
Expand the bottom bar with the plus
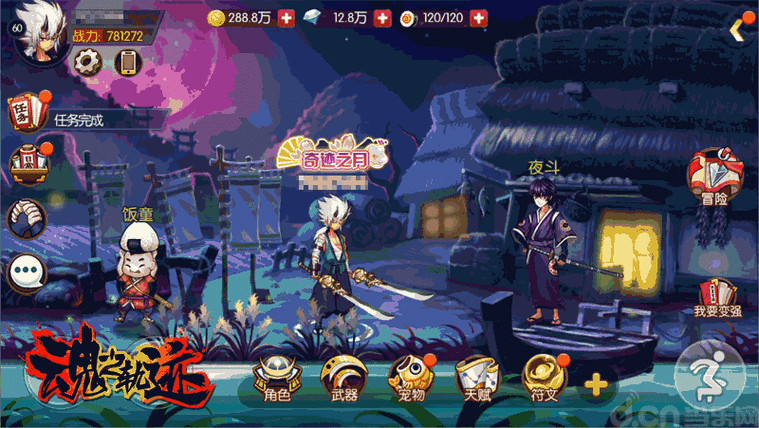tap(595, 383)
